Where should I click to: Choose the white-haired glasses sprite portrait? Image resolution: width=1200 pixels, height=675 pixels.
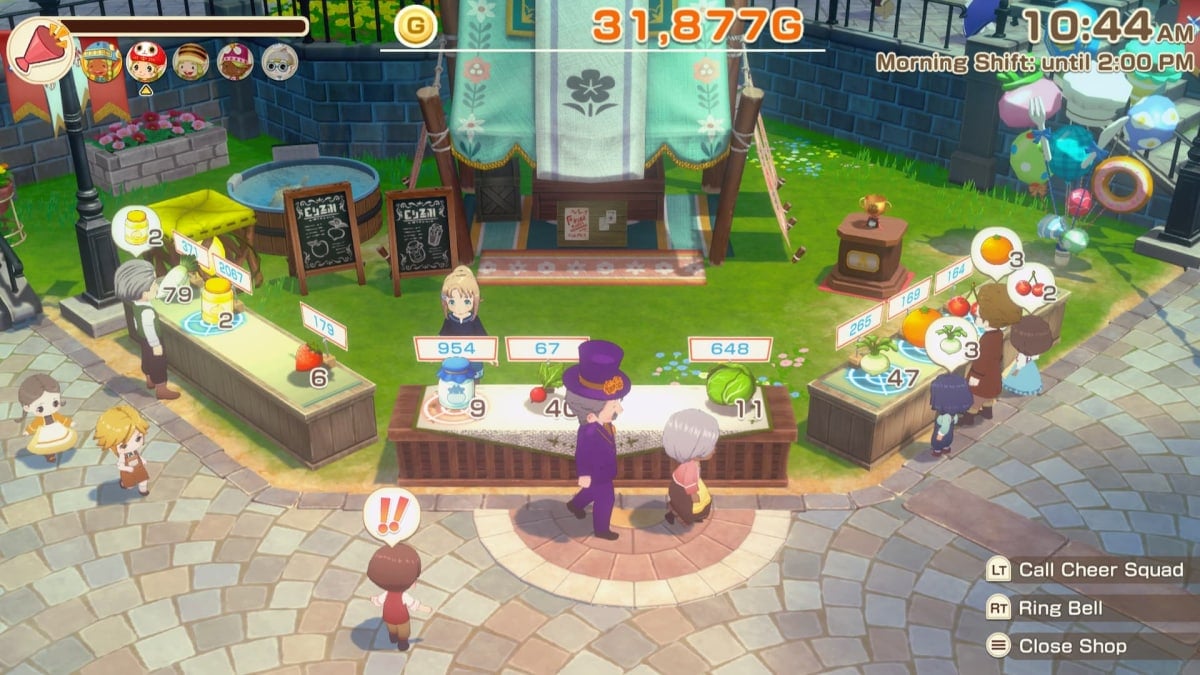(x=279, y=62)
